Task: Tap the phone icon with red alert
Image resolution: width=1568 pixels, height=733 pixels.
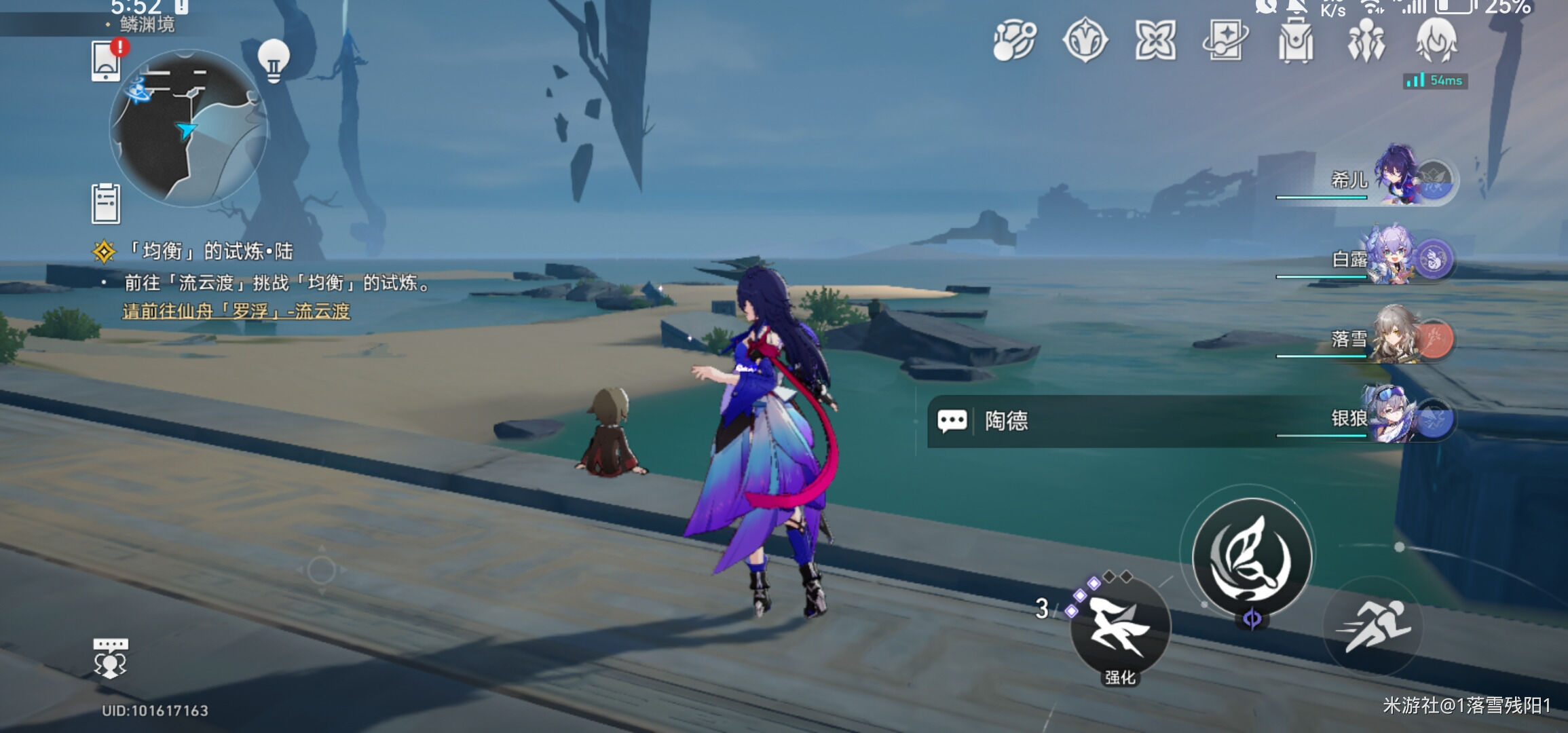Action: [107, 60]
